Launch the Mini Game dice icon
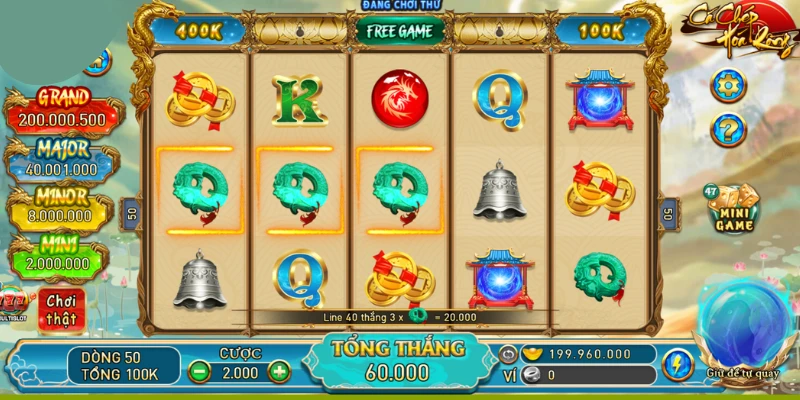 [x=732, y=208]
